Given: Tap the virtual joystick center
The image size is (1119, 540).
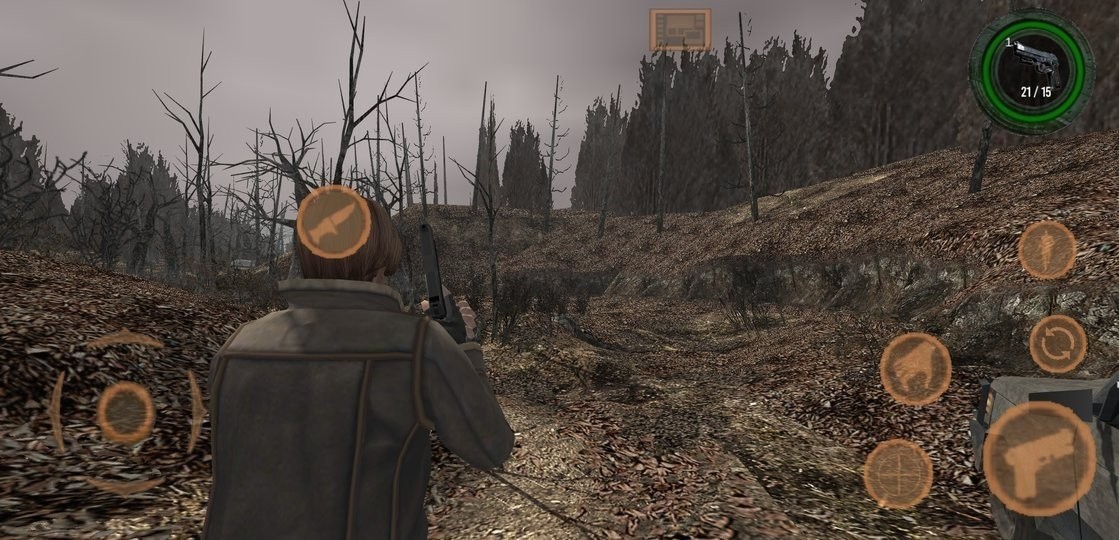Looking at the screenshot, I should tap(126, 412).
